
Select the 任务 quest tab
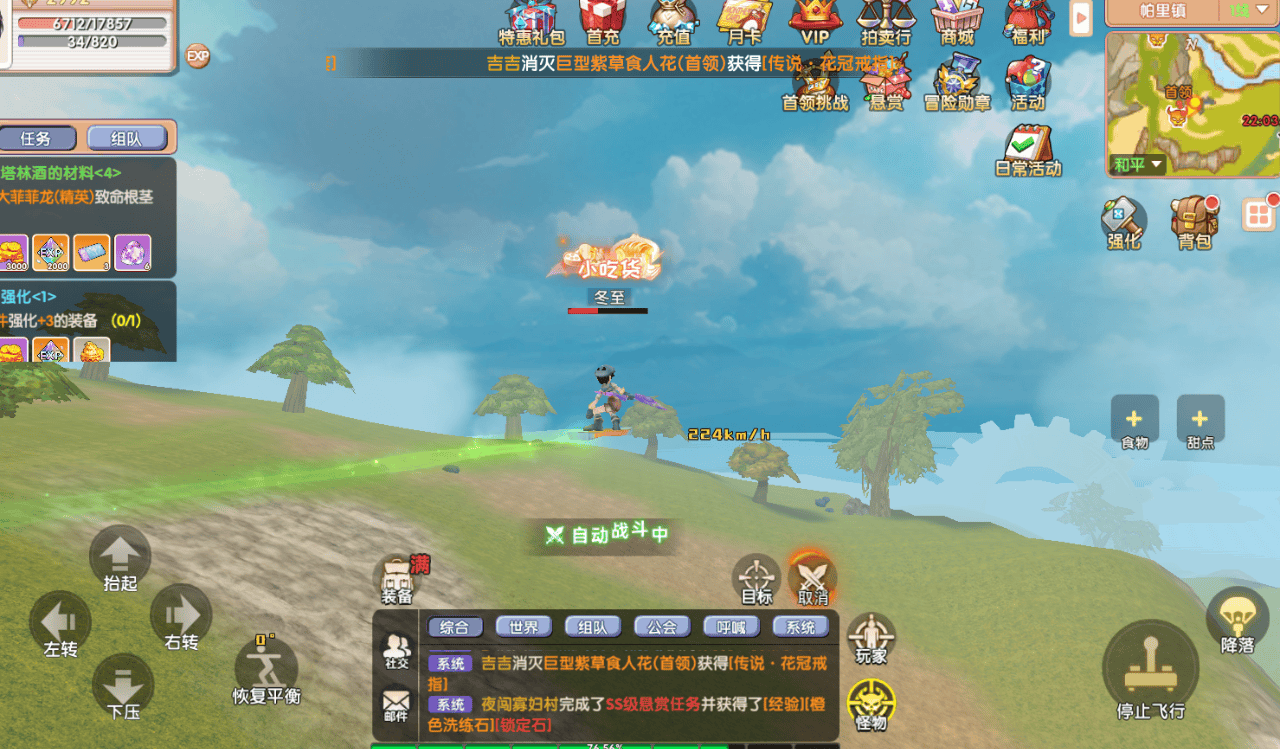click(x=36, y=139)
